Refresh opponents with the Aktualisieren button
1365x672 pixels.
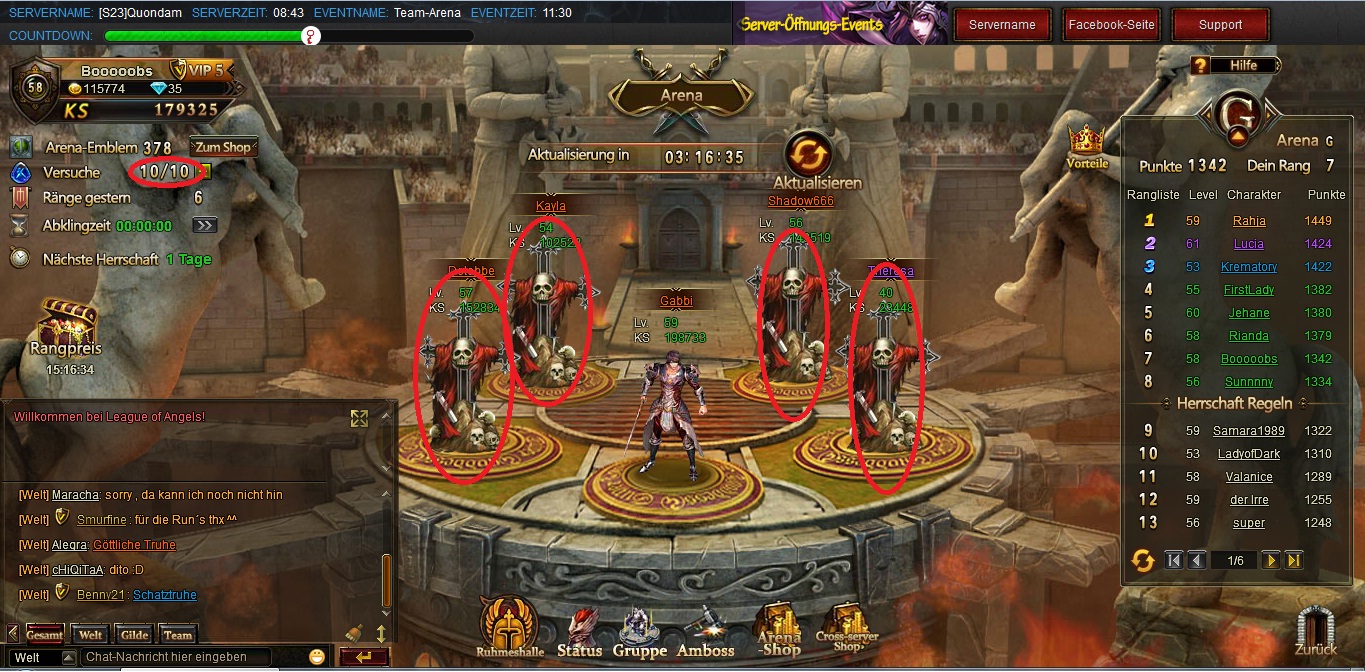pyautogui.click(x=808, y=157)
